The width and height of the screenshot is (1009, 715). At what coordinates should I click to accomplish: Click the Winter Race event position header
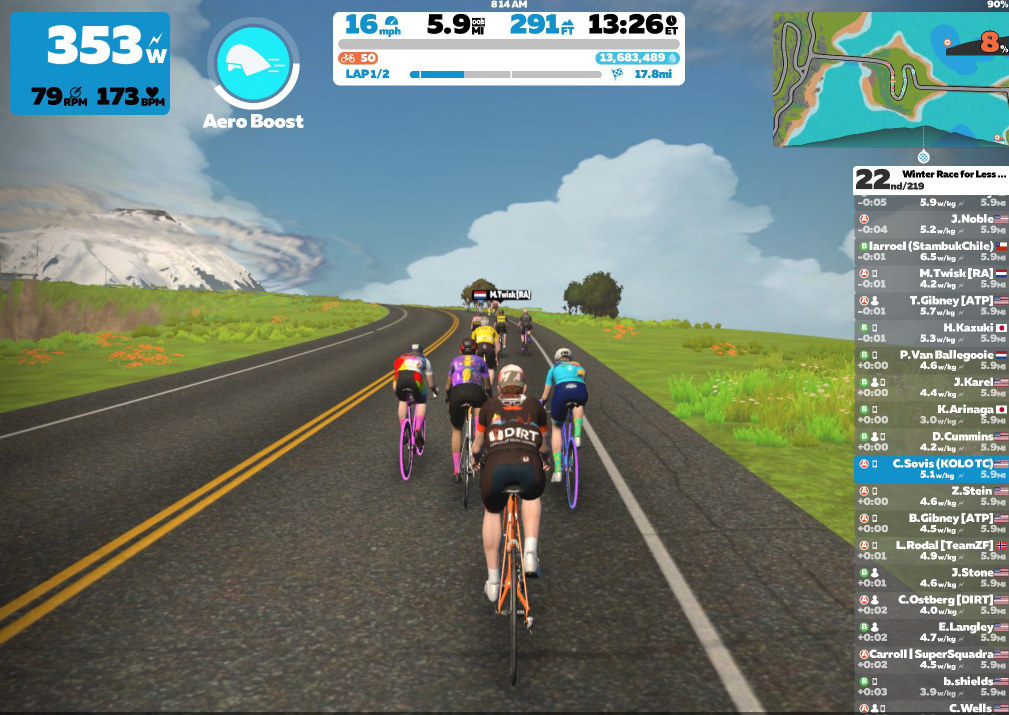coord(932,180)
